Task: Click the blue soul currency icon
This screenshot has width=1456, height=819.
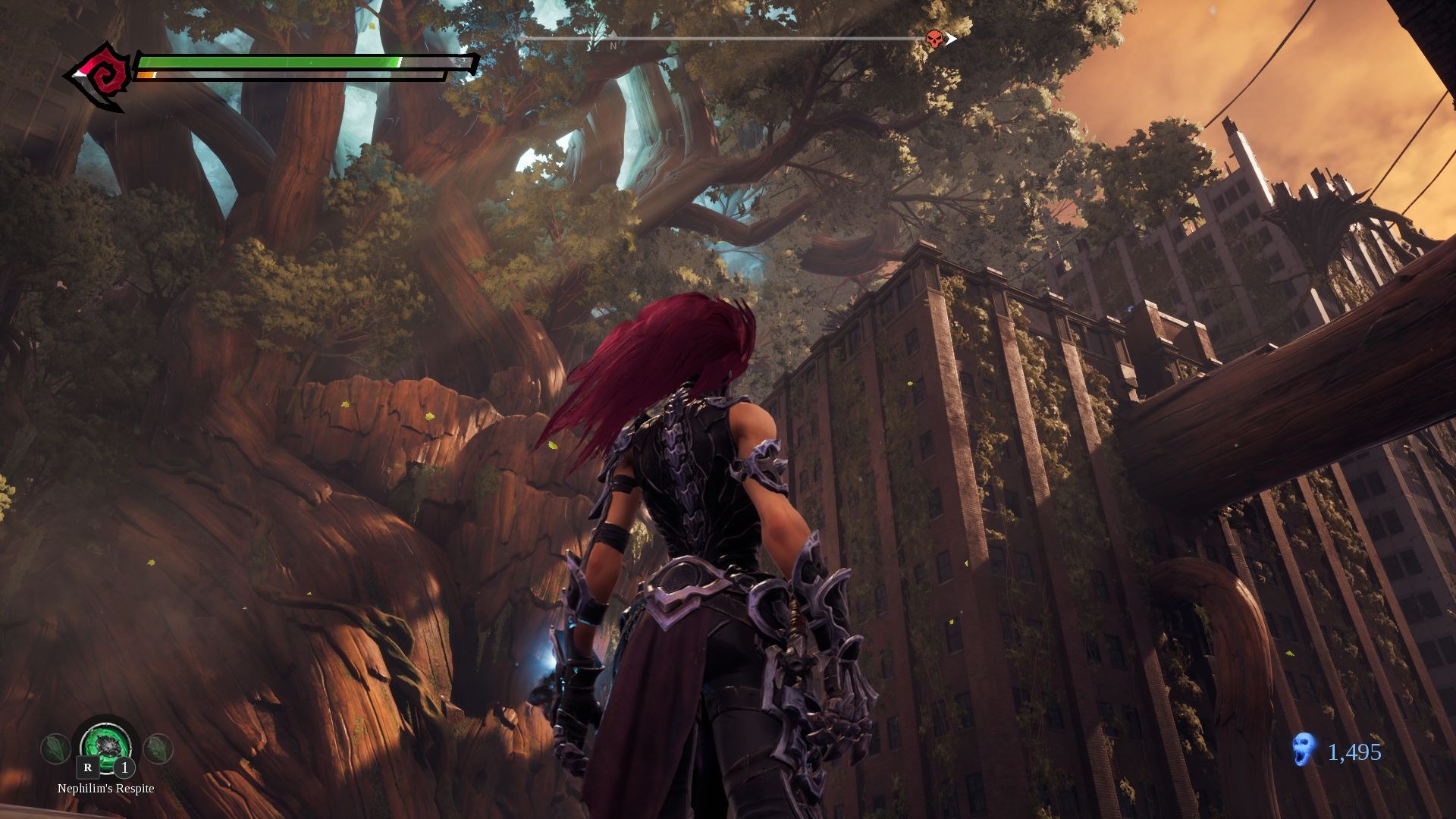Action: [1303, 750]
